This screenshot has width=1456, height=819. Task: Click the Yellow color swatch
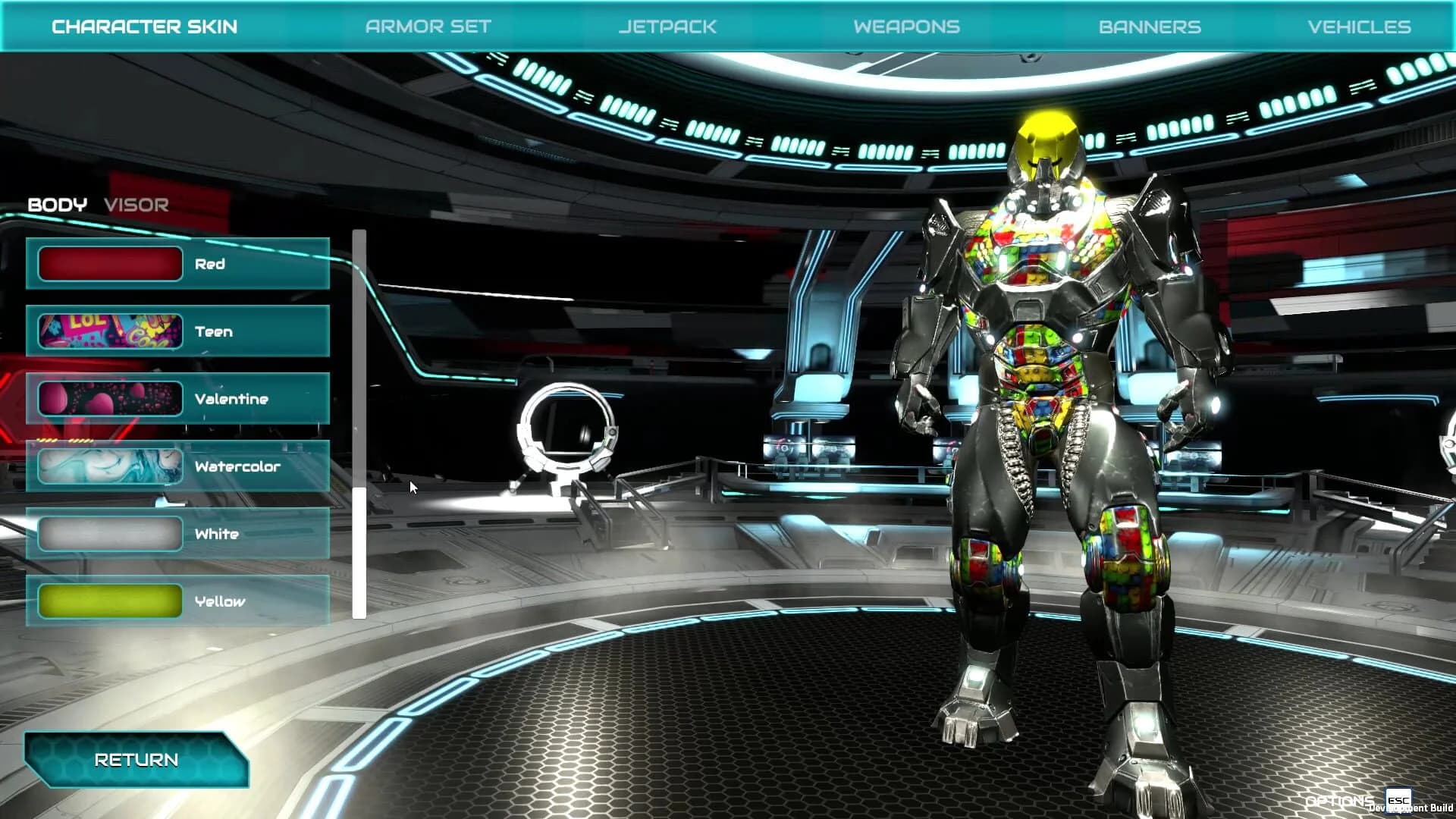[110, 601]
